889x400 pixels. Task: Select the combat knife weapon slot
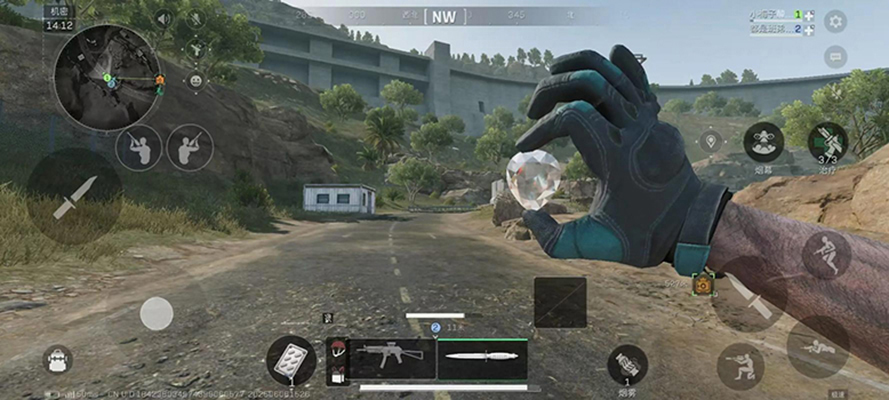[482, 358]
